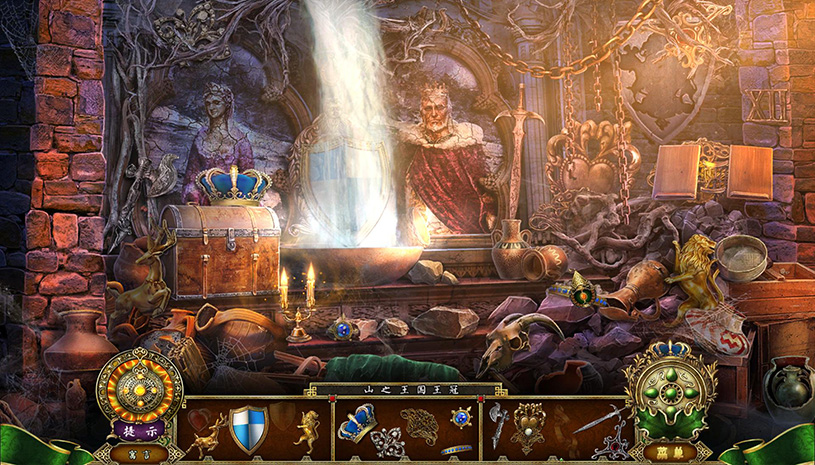Click the golden hint amulet dial

tap(140, 386)
